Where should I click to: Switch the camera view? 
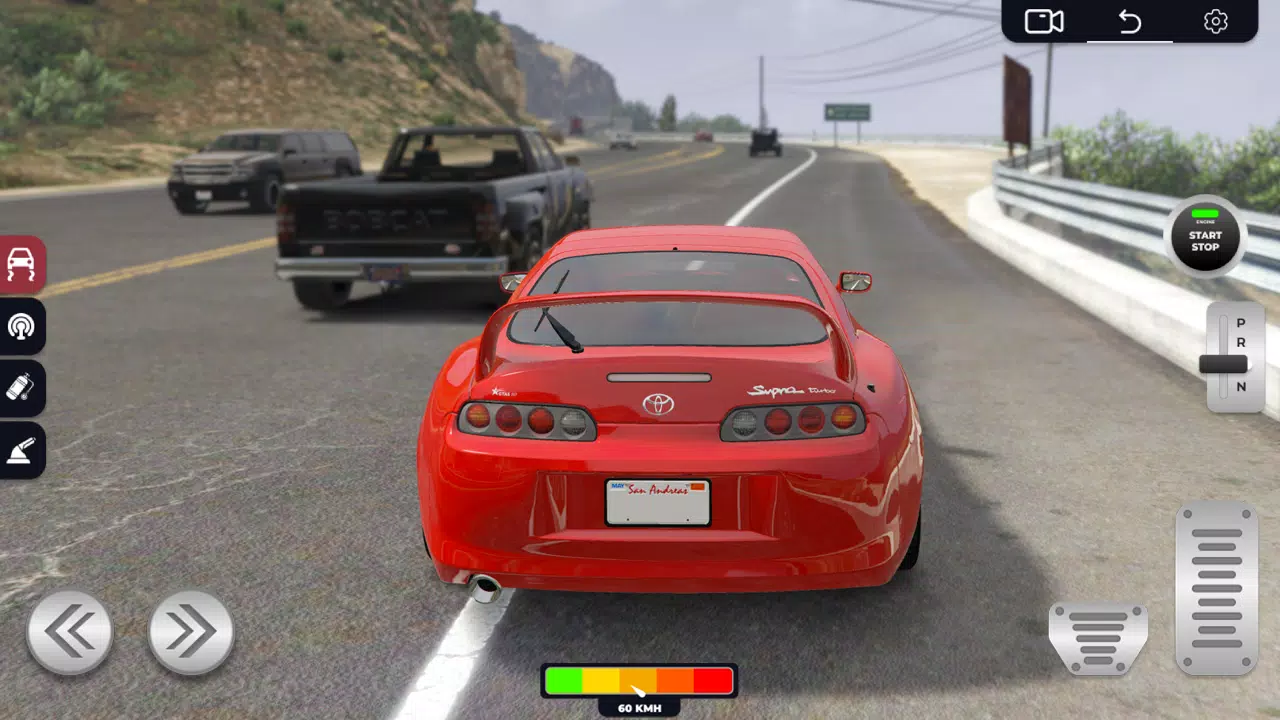(1043, 20)
